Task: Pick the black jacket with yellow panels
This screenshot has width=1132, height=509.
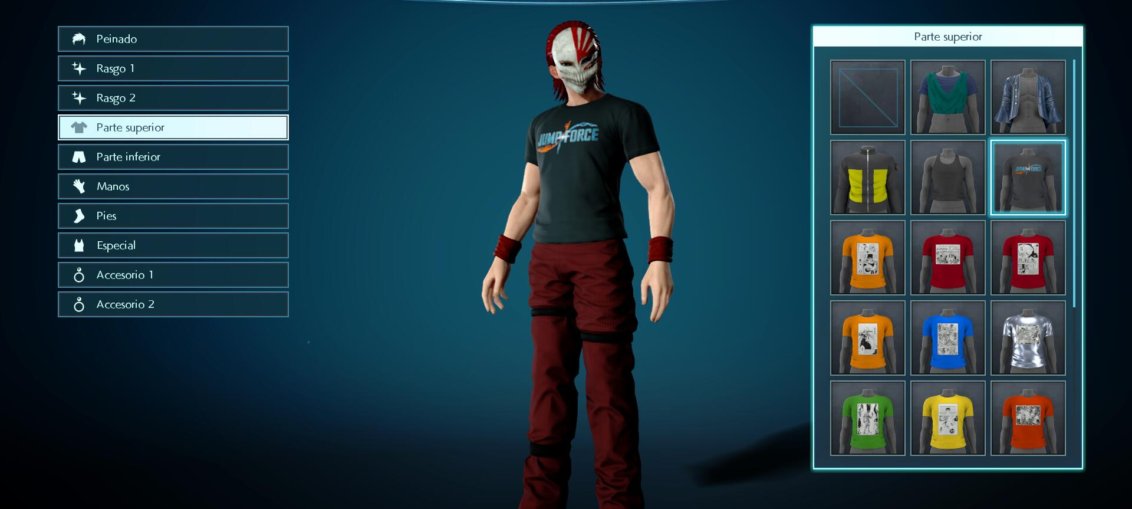Action: click(x=867, y=177)
